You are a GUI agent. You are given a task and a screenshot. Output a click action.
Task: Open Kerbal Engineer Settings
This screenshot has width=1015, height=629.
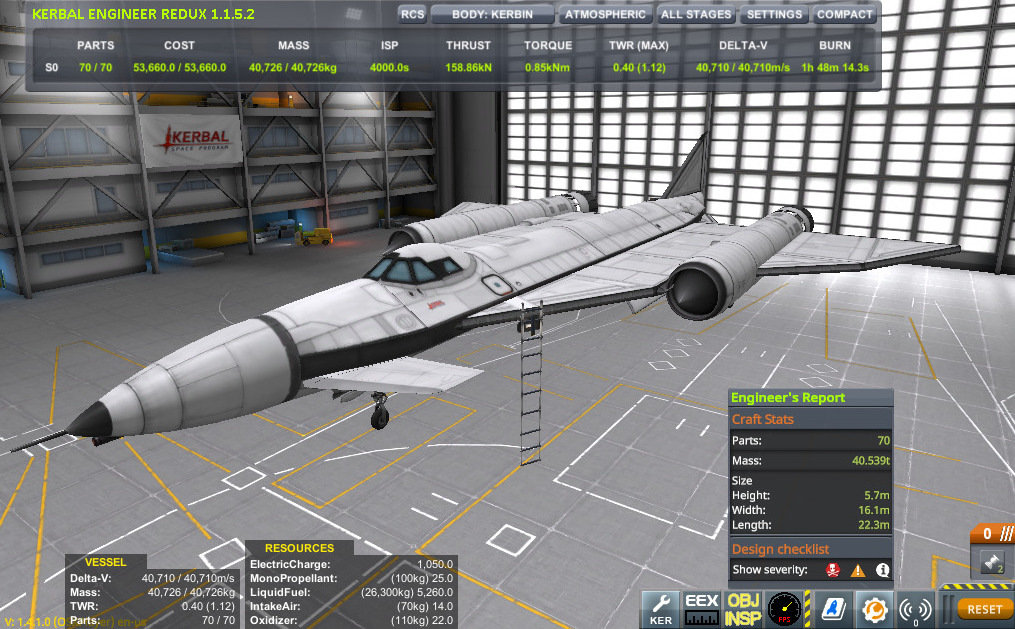point(774,15)
